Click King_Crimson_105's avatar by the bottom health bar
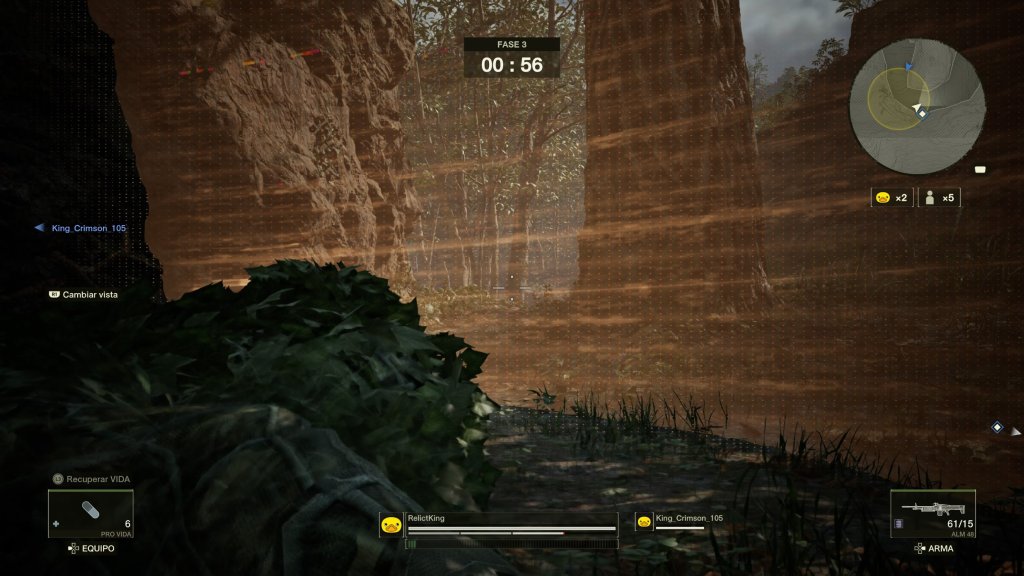 pos(644,521)
